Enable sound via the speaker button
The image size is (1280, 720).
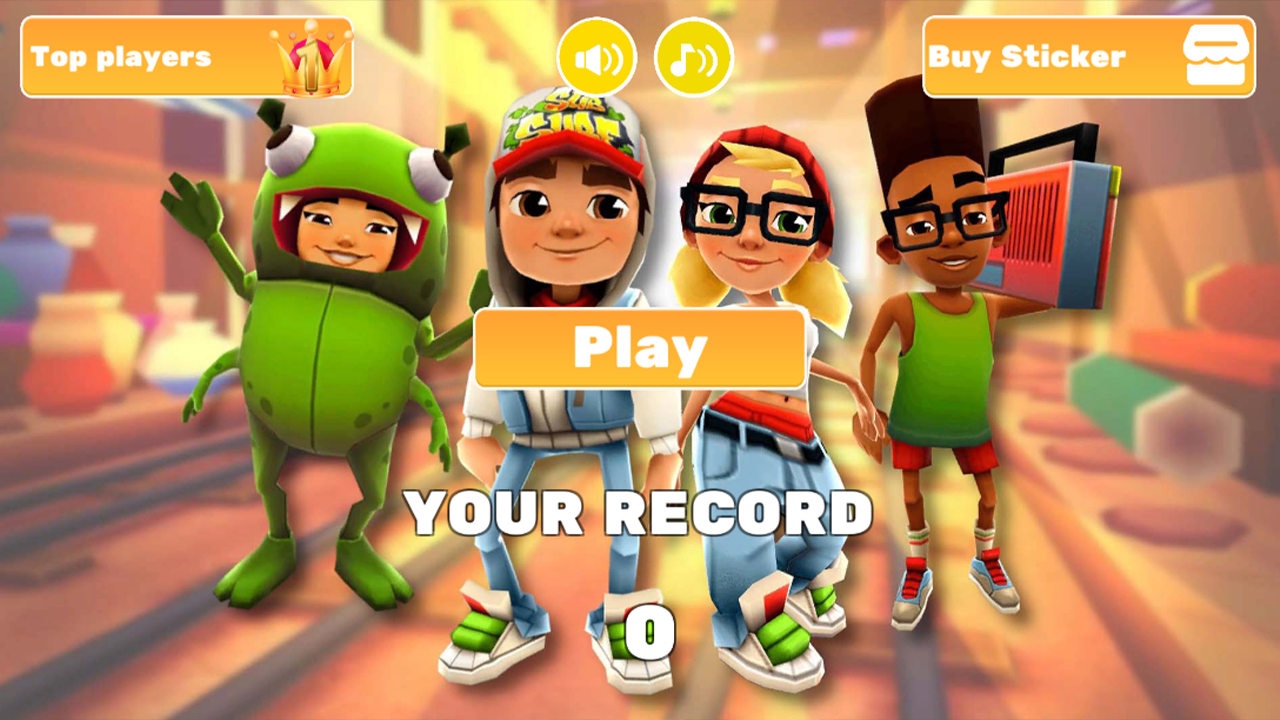point(597,56)
